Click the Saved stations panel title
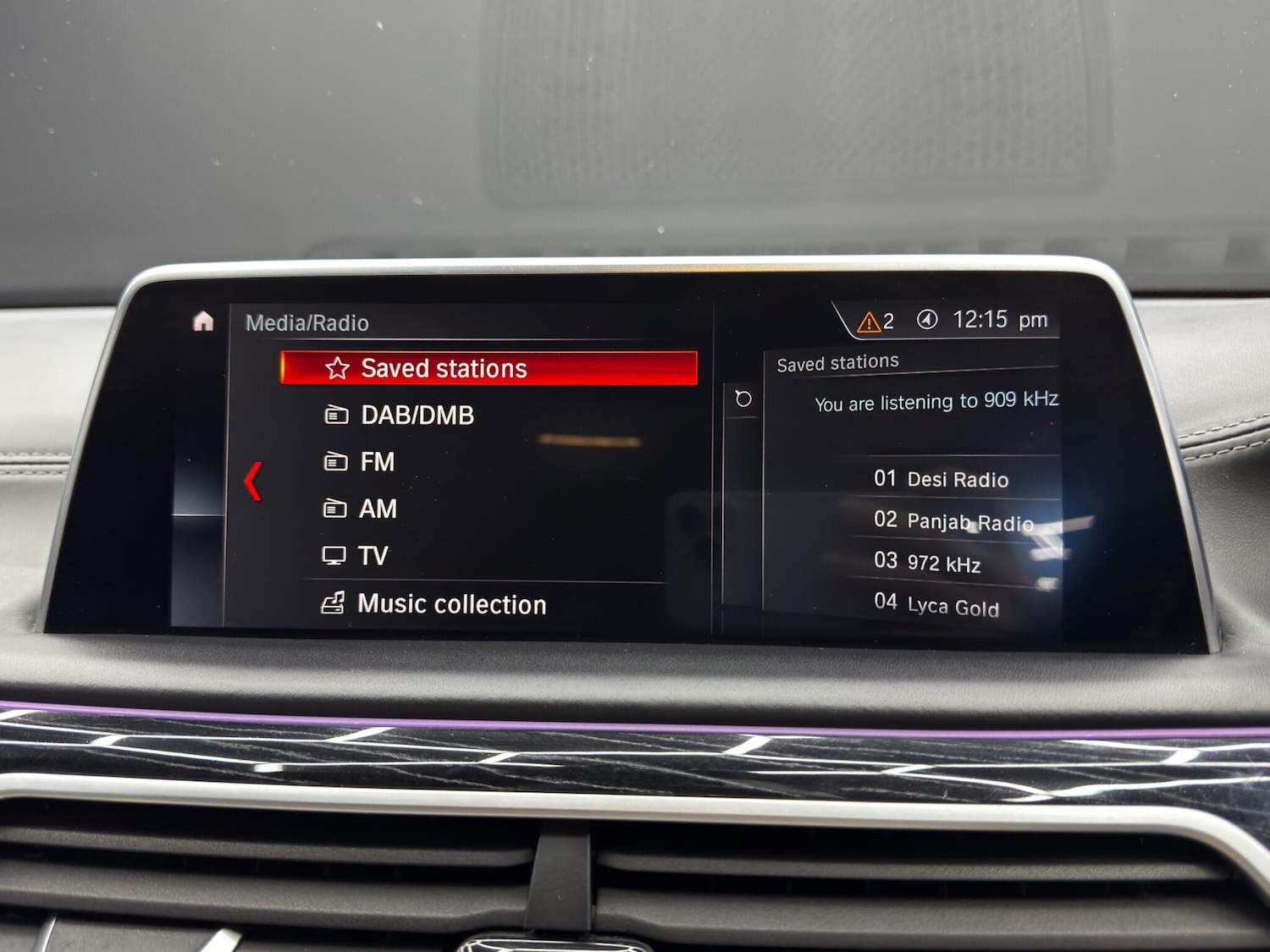 (837, 361)
